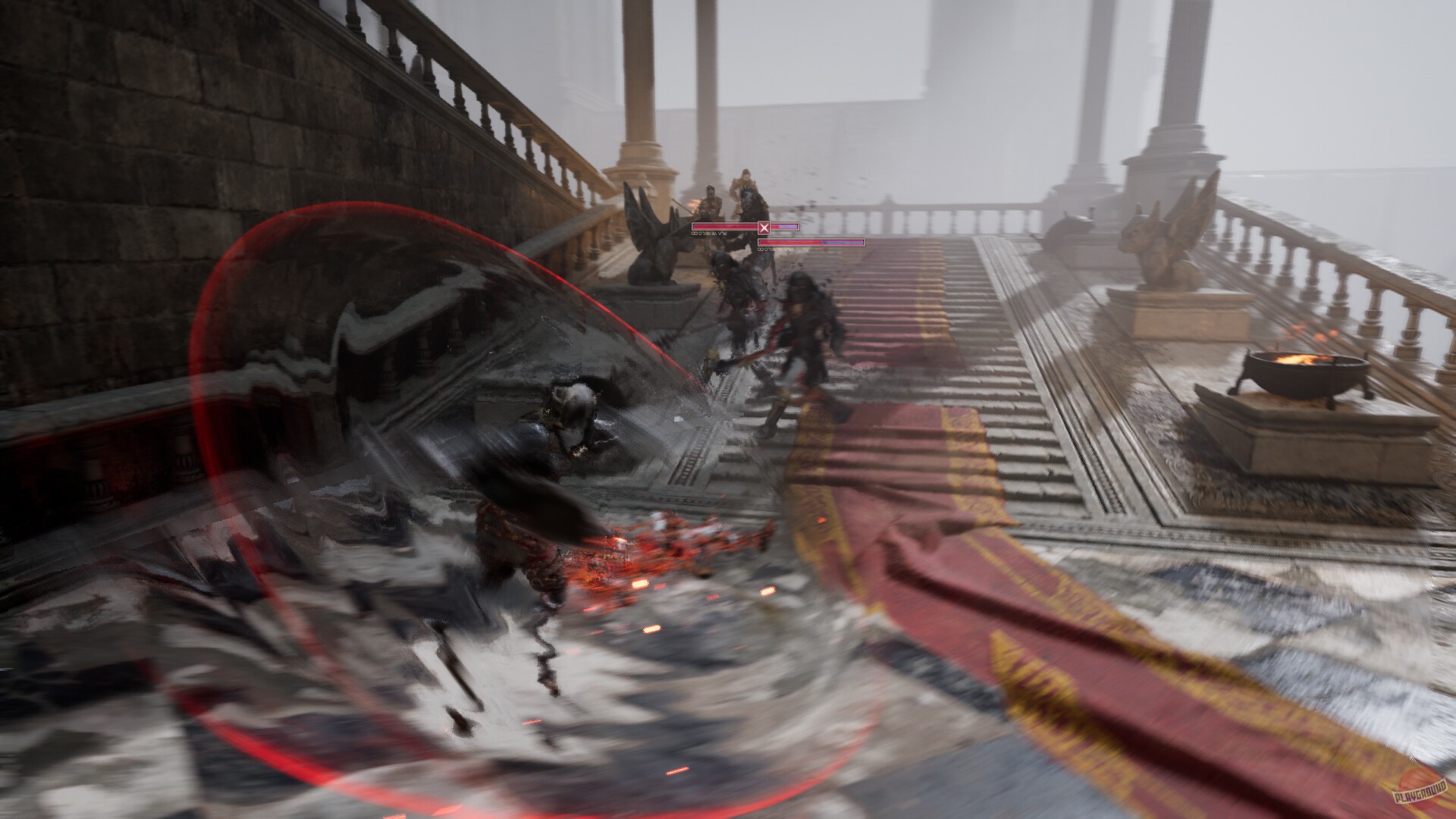The width and height of the screenshot is (1456, 819).
Task: Toggle lock-on for the lower enemy
Action: pos(811,243)
